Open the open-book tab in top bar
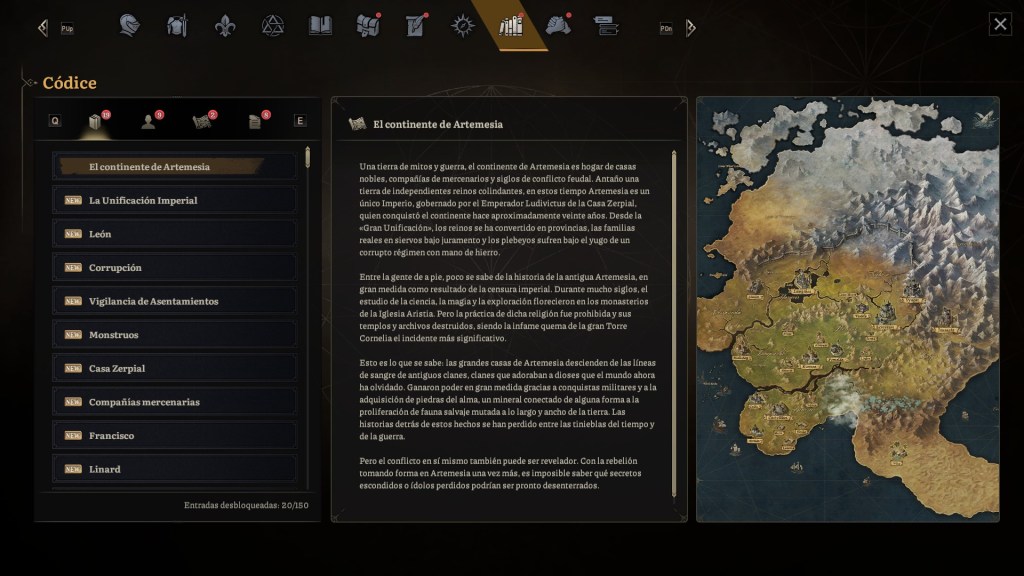This screenshot has height=576, width=1024. (x=320, y=25)
